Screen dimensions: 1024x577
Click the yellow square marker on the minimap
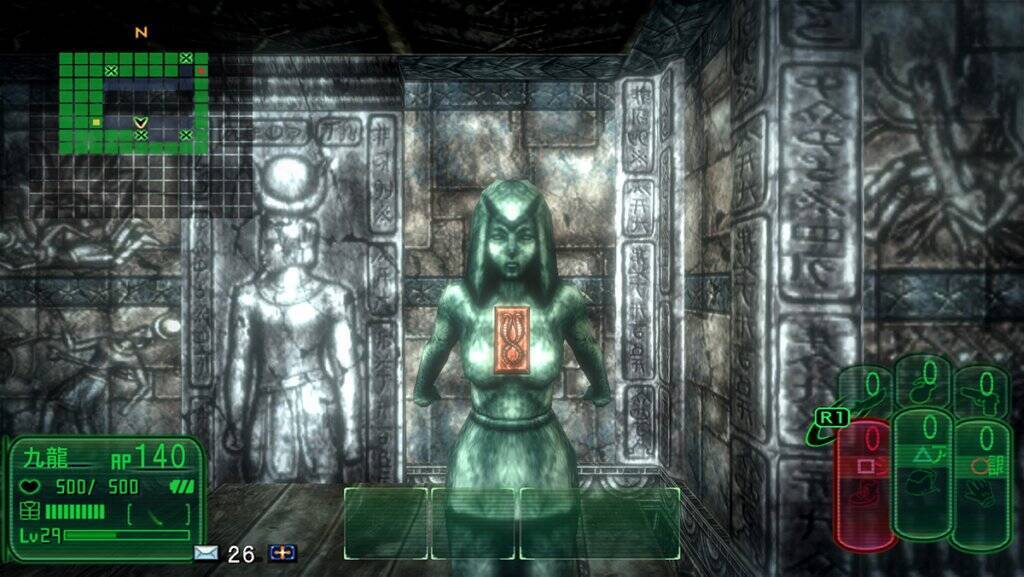(x=96, y=122)
